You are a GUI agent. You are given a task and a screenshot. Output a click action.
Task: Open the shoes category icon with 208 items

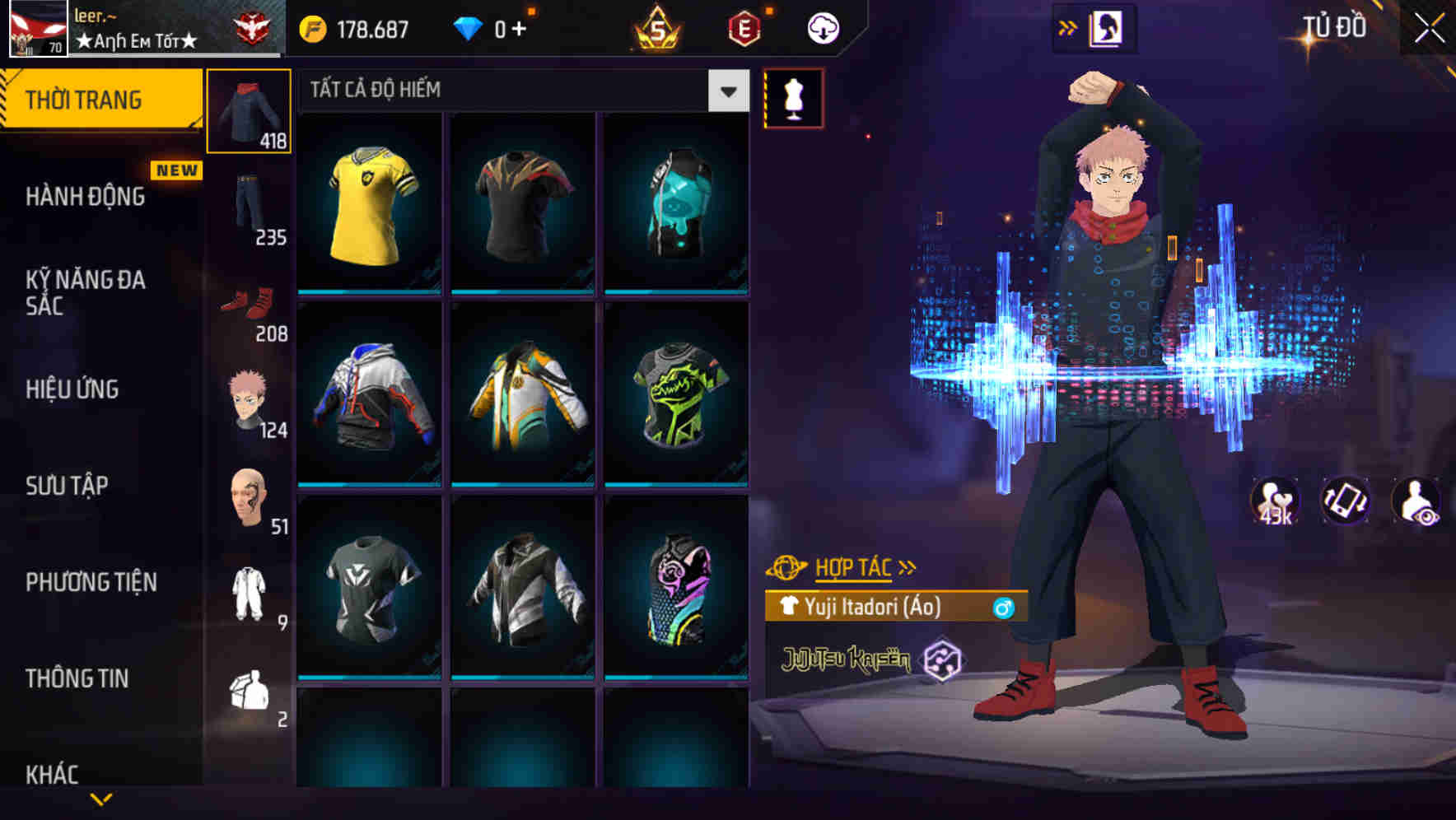[250, 305]
